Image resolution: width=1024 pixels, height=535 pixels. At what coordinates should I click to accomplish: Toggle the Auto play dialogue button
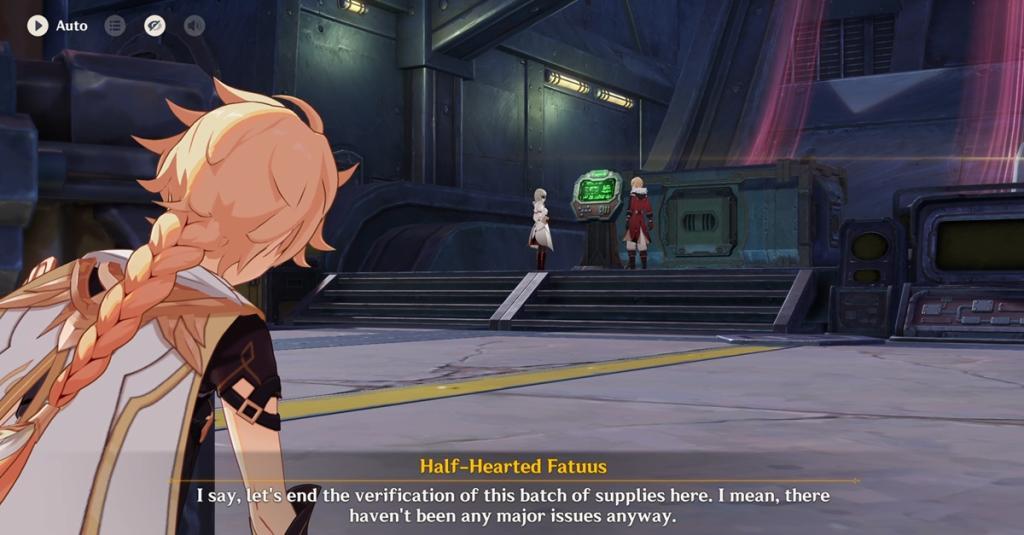click(38, 25)
